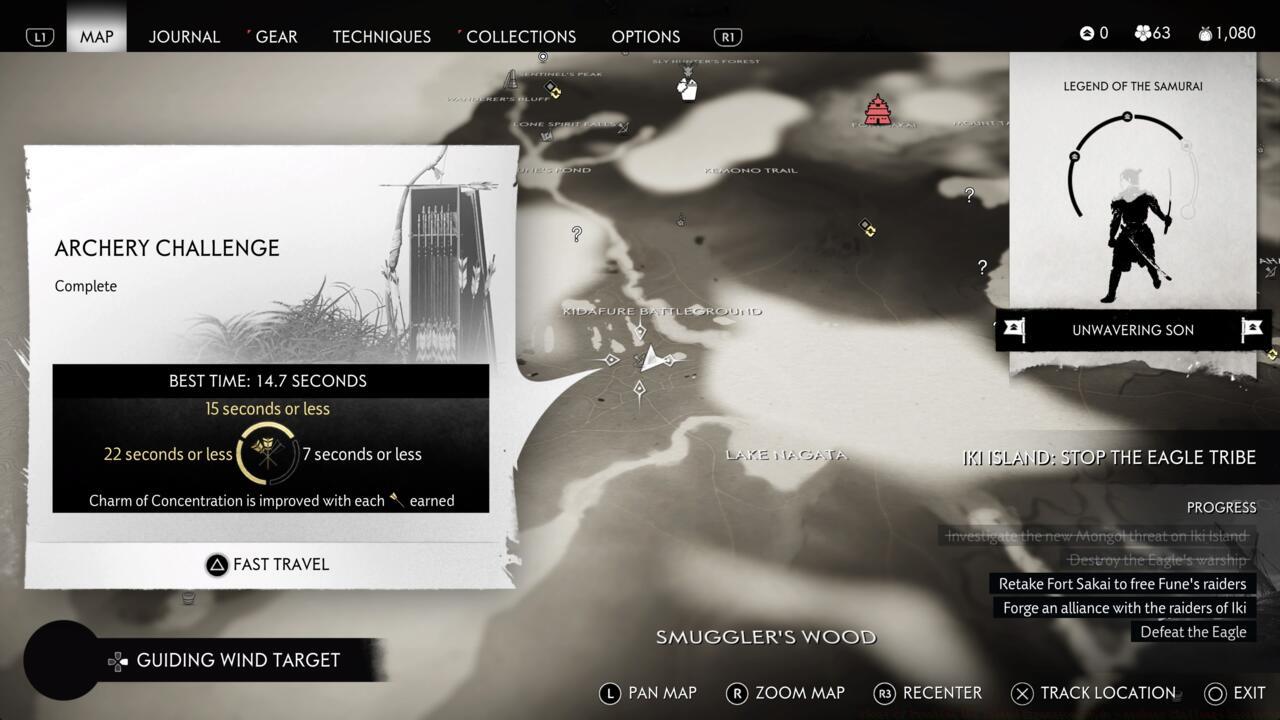Image resolution: width=1280 pixels, height=720 pixels.
Task: Click the white player arrow marker
Action: click(651, 358)
